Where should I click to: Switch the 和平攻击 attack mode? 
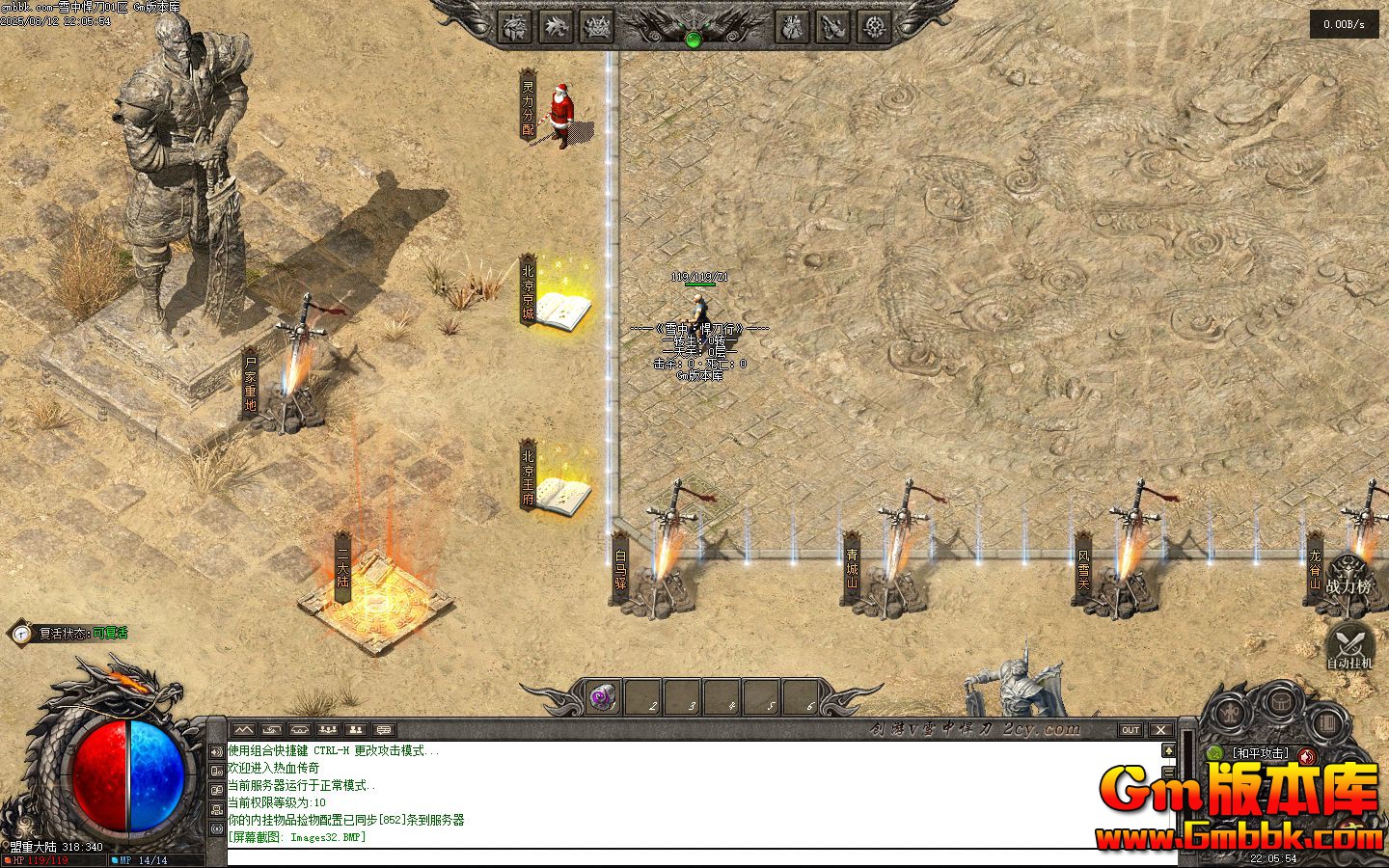point(1259,753)
